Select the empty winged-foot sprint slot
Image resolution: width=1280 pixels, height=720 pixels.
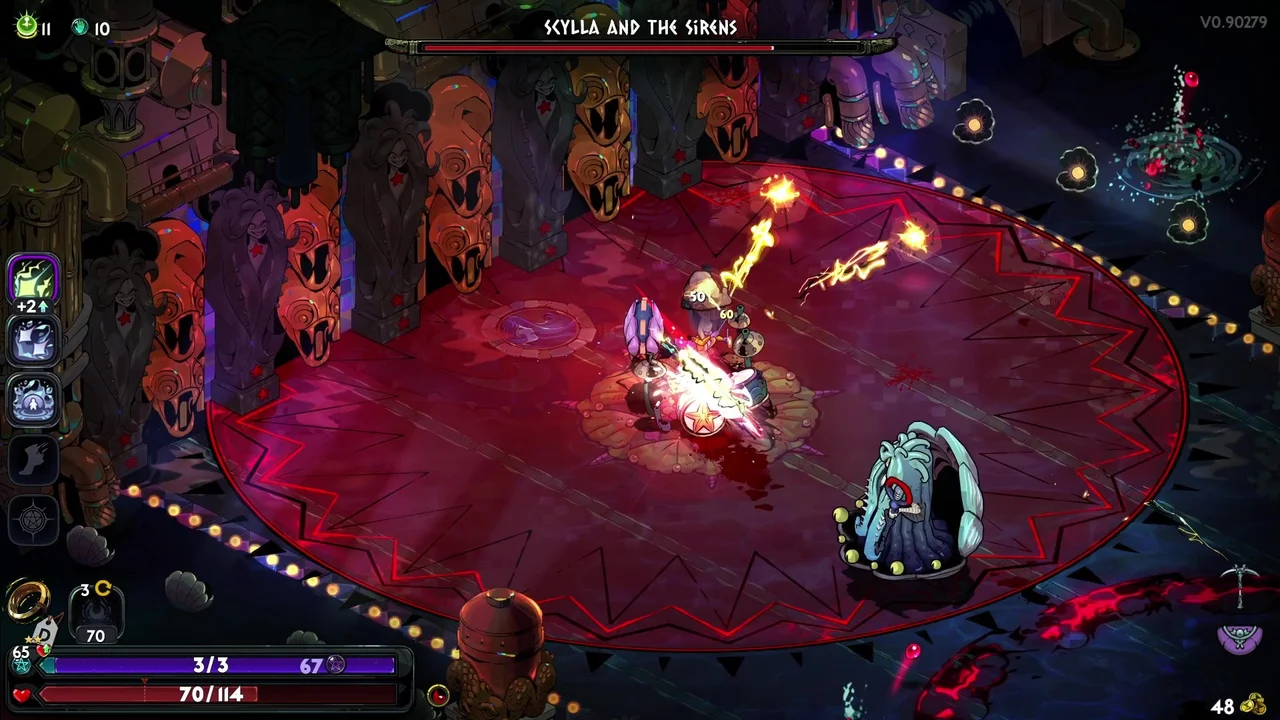tap(33, 460)
